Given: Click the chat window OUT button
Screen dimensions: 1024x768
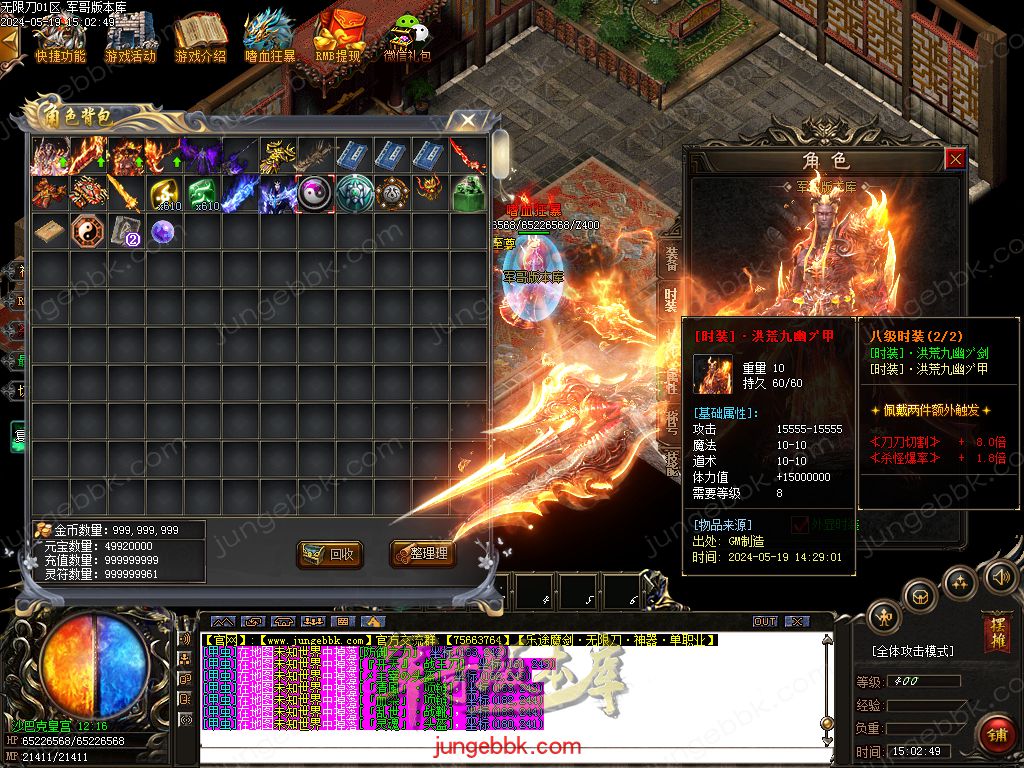Looking at the screenshot, I should pyautogui.click(x=765, y=621).
